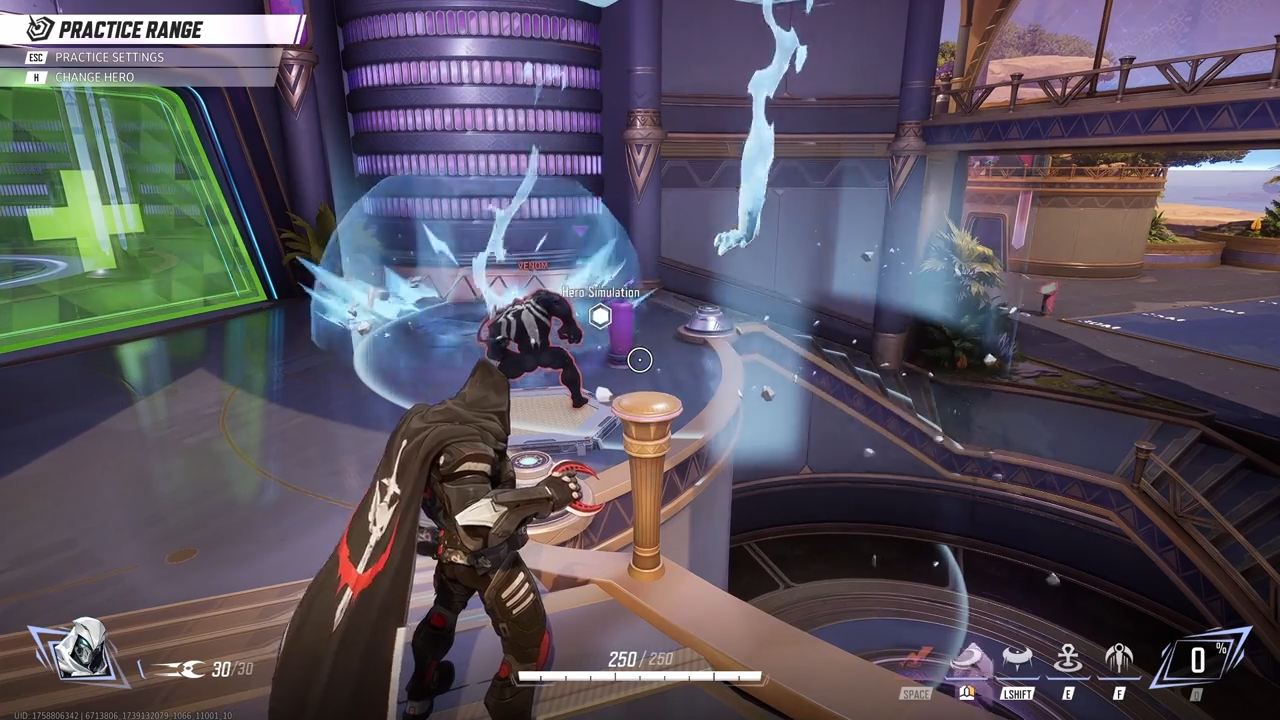The width and height of the screenshot is (1280, 720).
Task: Use the horned crescent ability above LSHIFT
Action: coord(1017,660)
